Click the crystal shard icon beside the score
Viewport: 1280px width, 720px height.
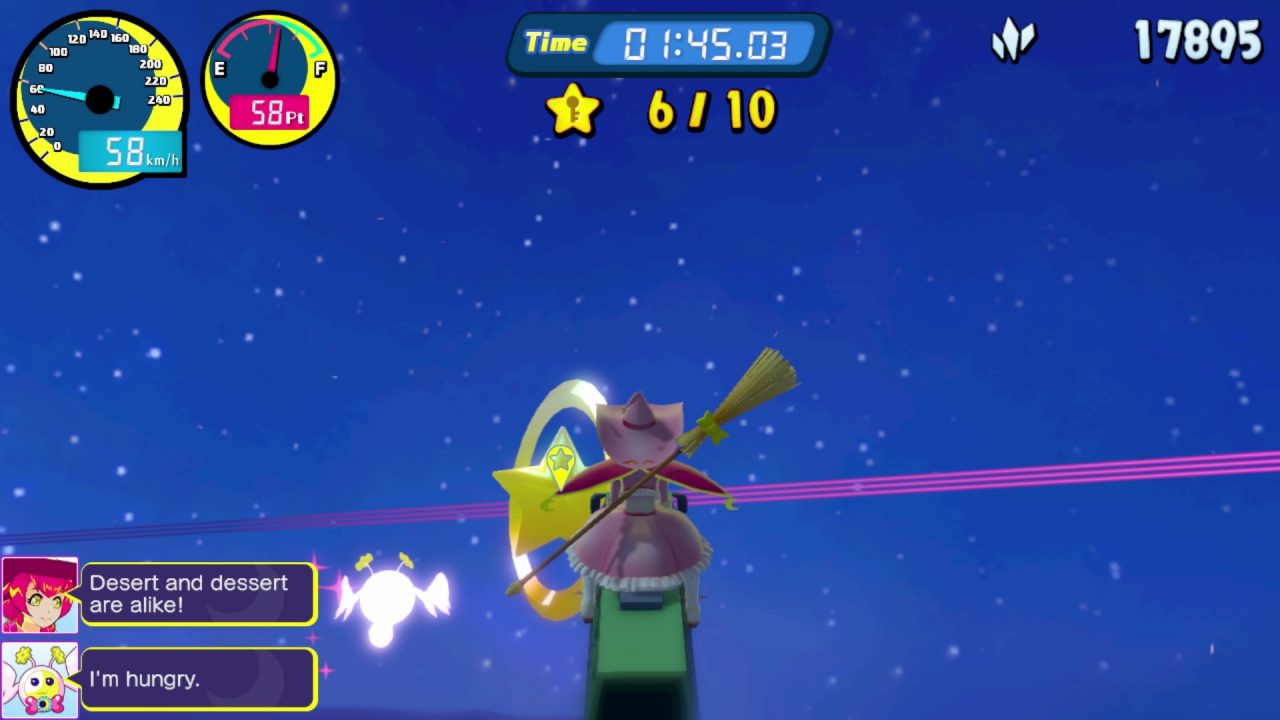click(1013, 42)
